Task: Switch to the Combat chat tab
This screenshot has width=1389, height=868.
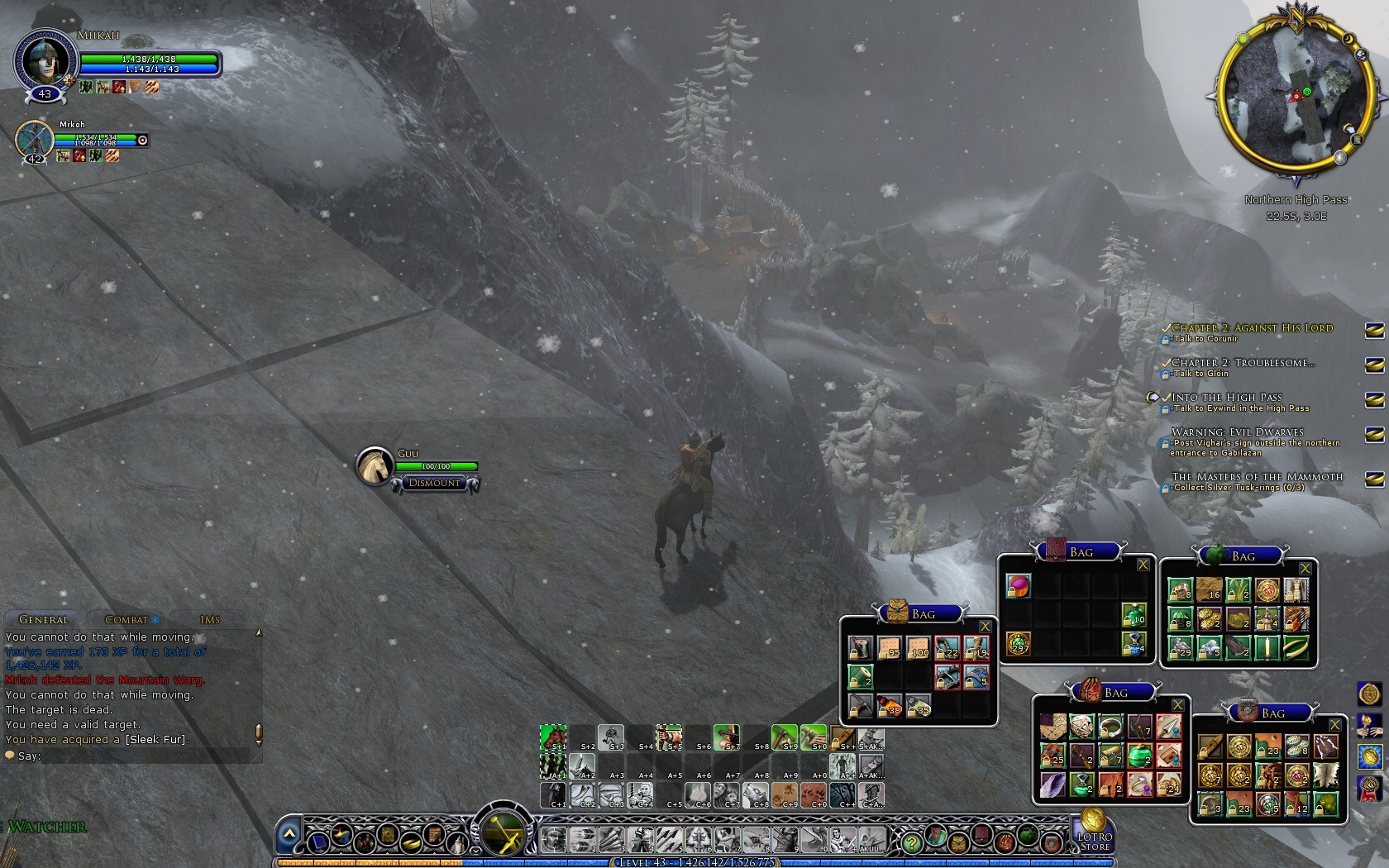Action: (x=126, y=619)
